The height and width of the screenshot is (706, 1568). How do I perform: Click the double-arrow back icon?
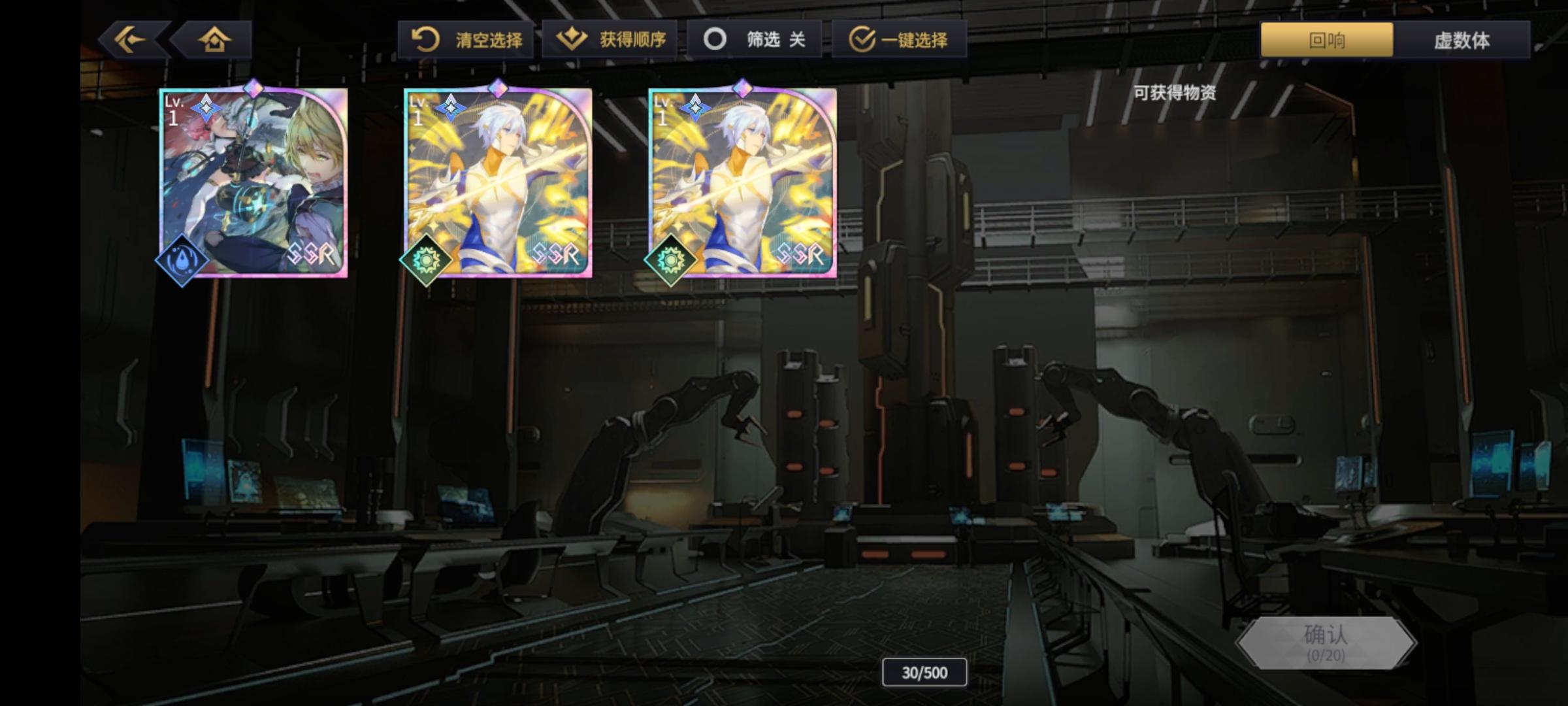(128, 40)
